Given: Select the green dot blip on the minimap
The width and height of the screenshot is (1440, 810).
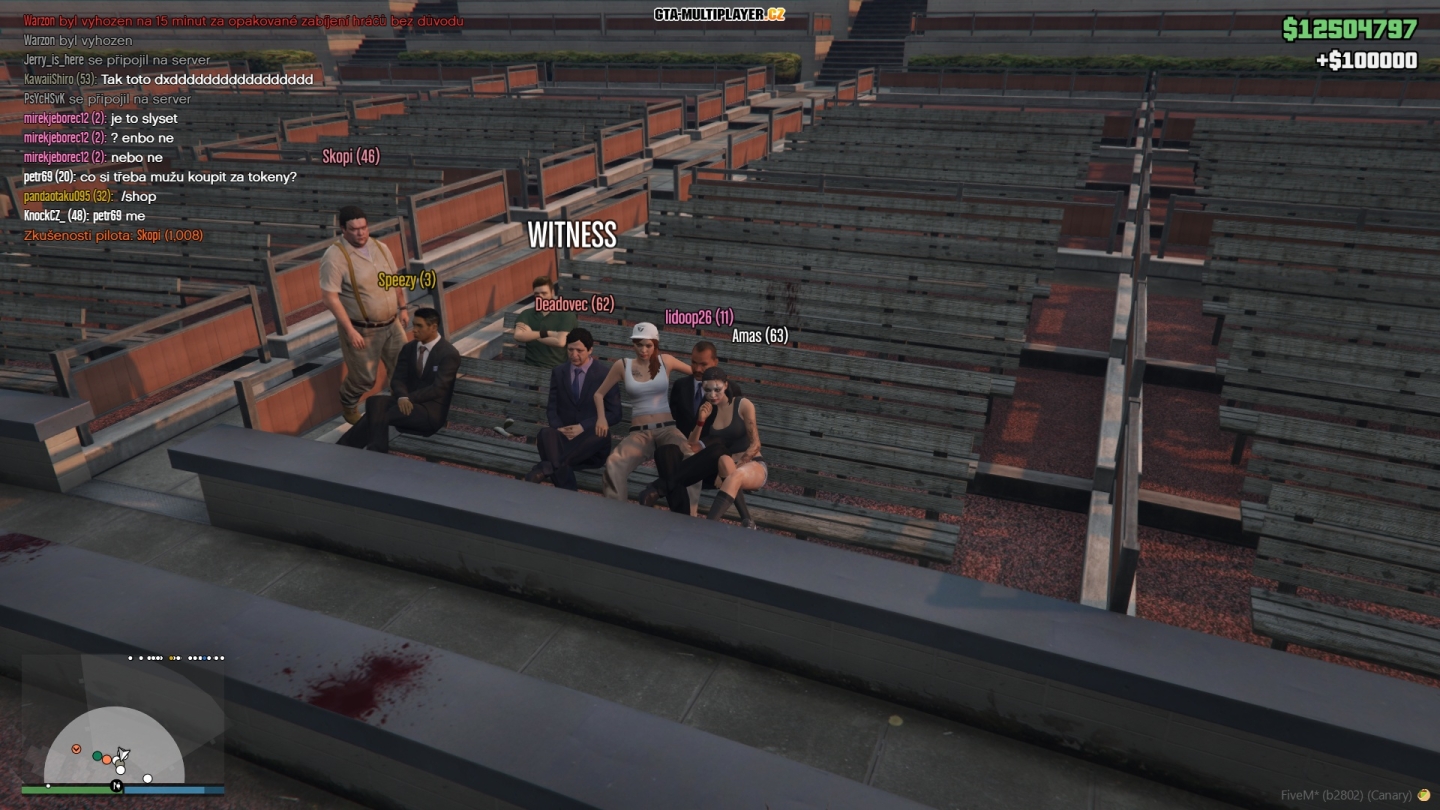Looking at the screenshot, I should [x=97, y=756].
